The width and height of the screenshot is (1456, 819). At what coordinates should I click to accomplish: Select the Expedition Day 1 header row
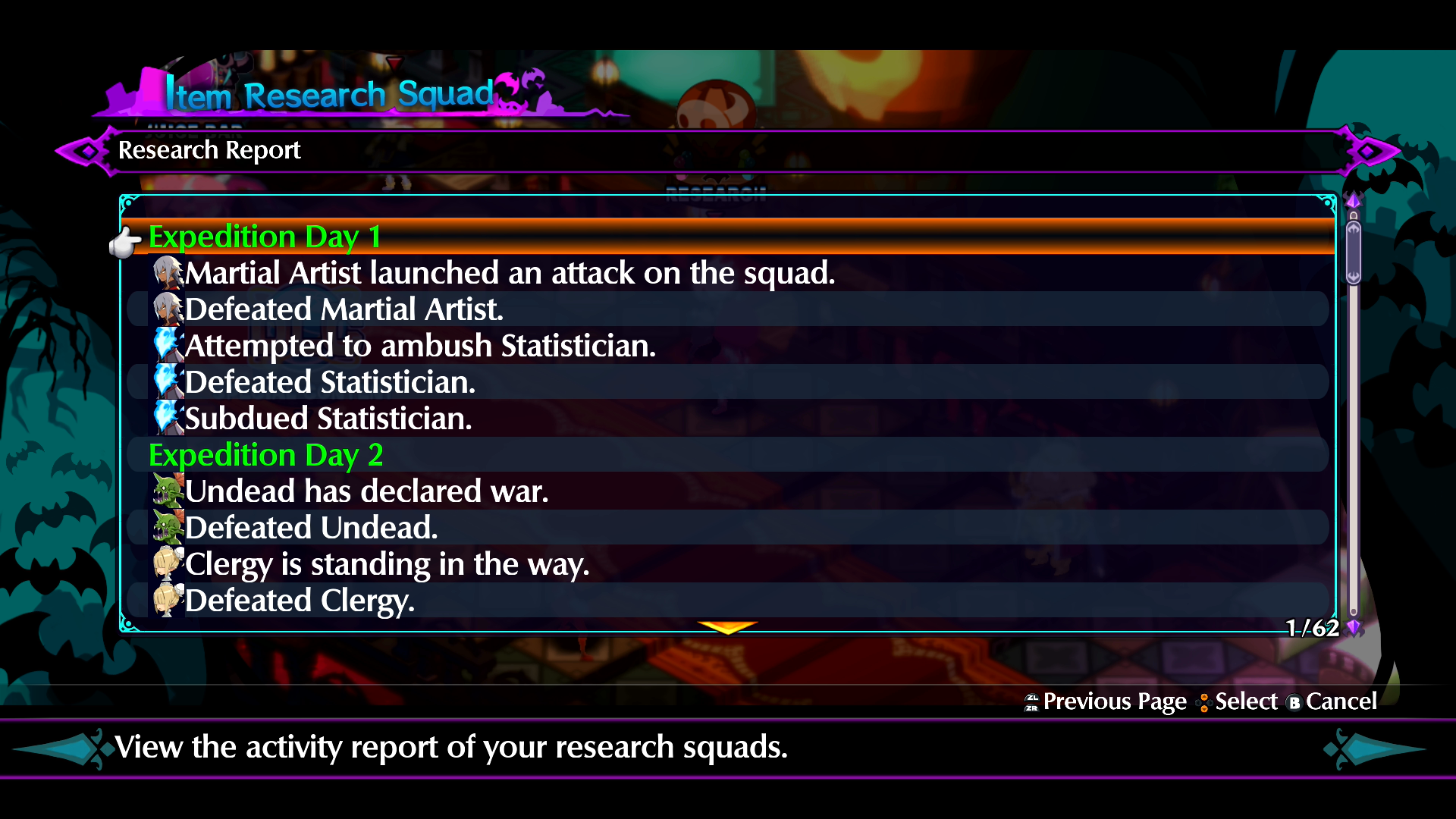(x=264, y=237)
